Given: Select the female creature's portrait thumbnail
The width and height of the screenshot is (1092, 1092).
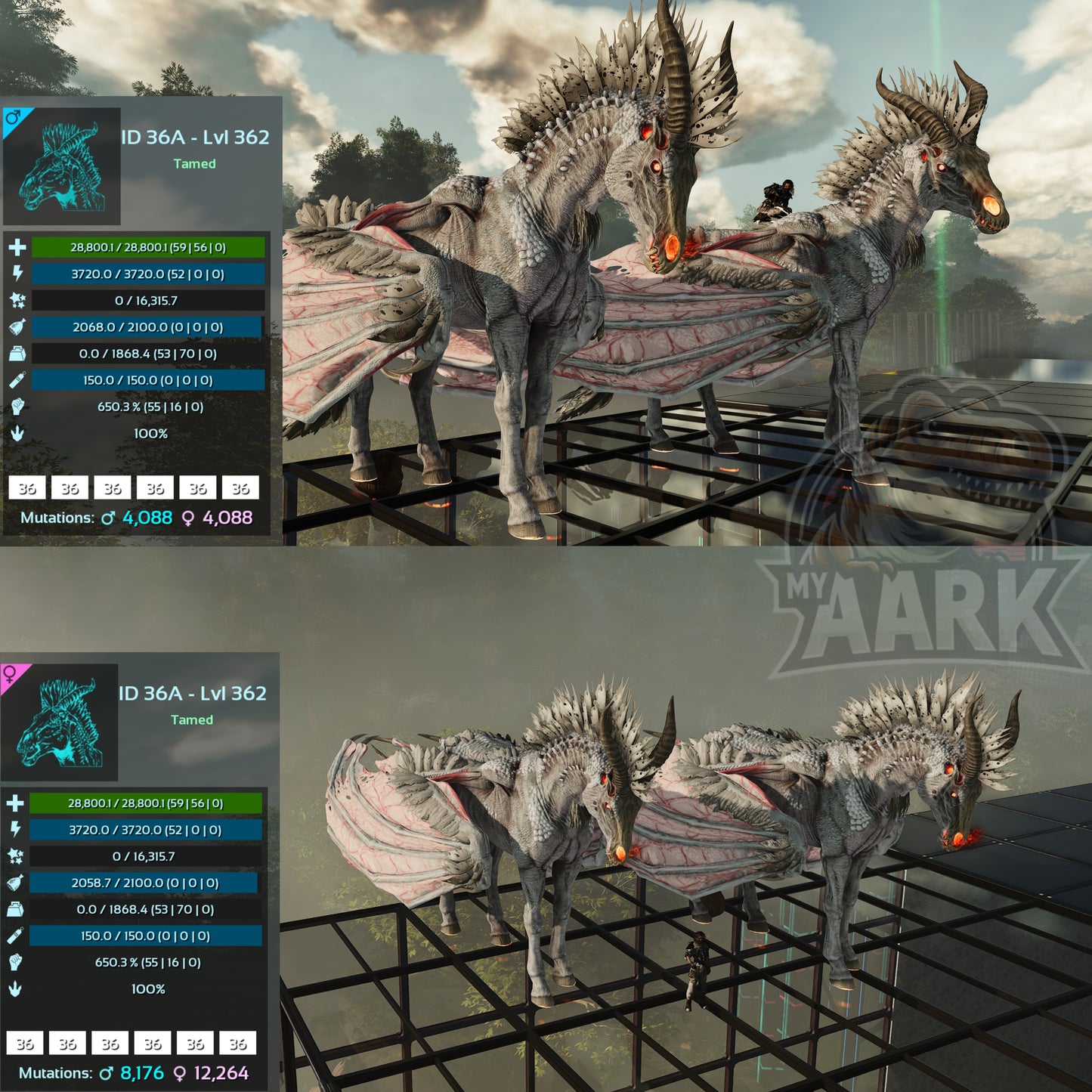Looking at the screenshot, I should (x=60, y=723).
